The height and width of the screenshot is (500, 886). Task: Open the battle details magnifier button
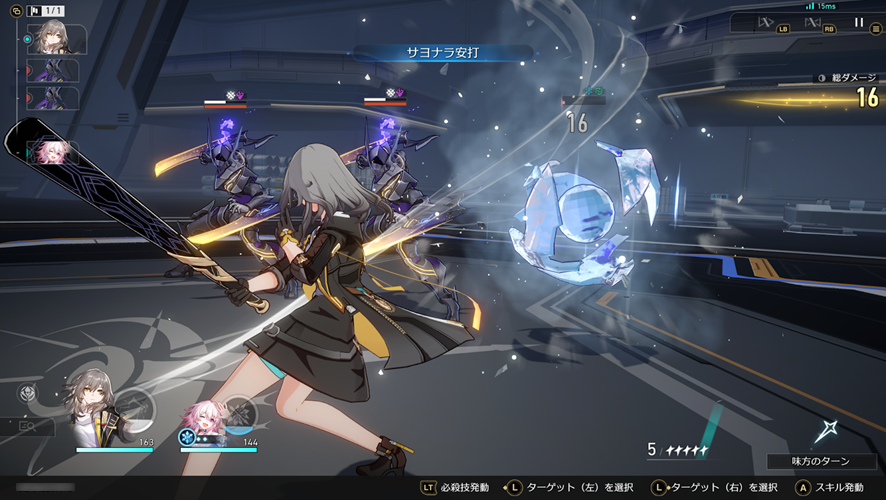point(26,426)
